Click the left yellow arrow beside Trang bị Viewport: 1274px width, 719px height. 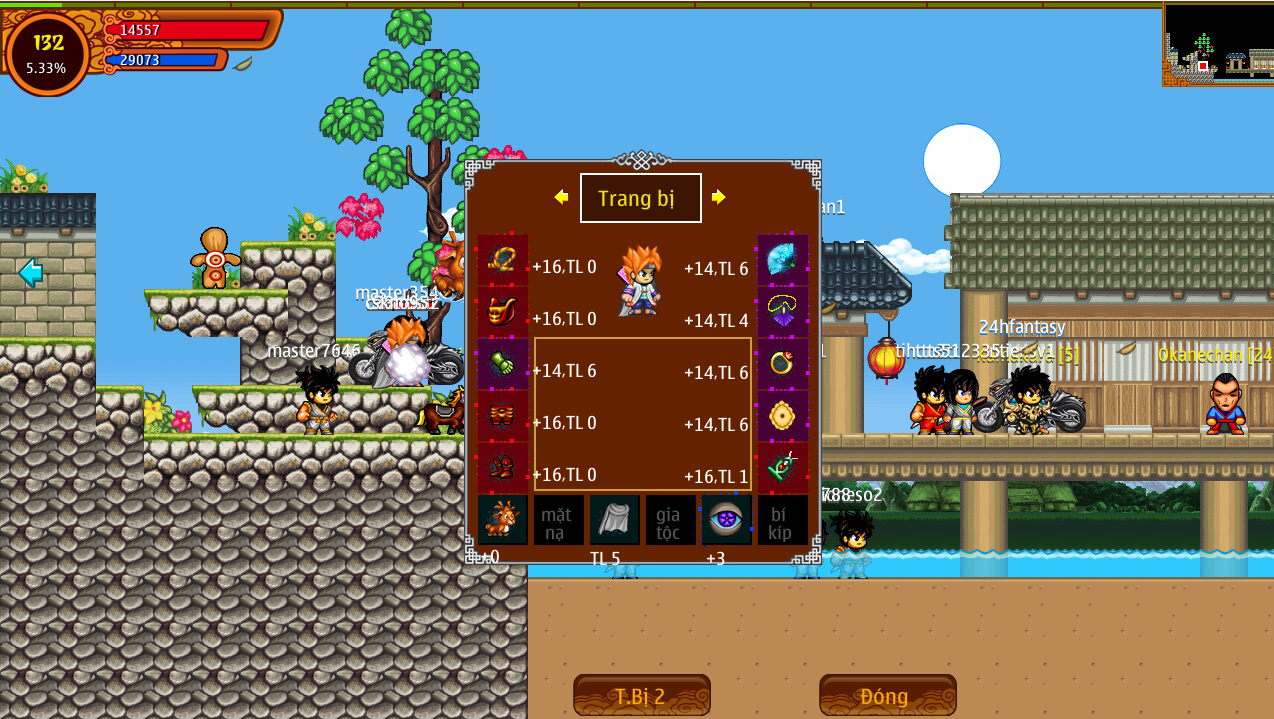pos(561,197)
